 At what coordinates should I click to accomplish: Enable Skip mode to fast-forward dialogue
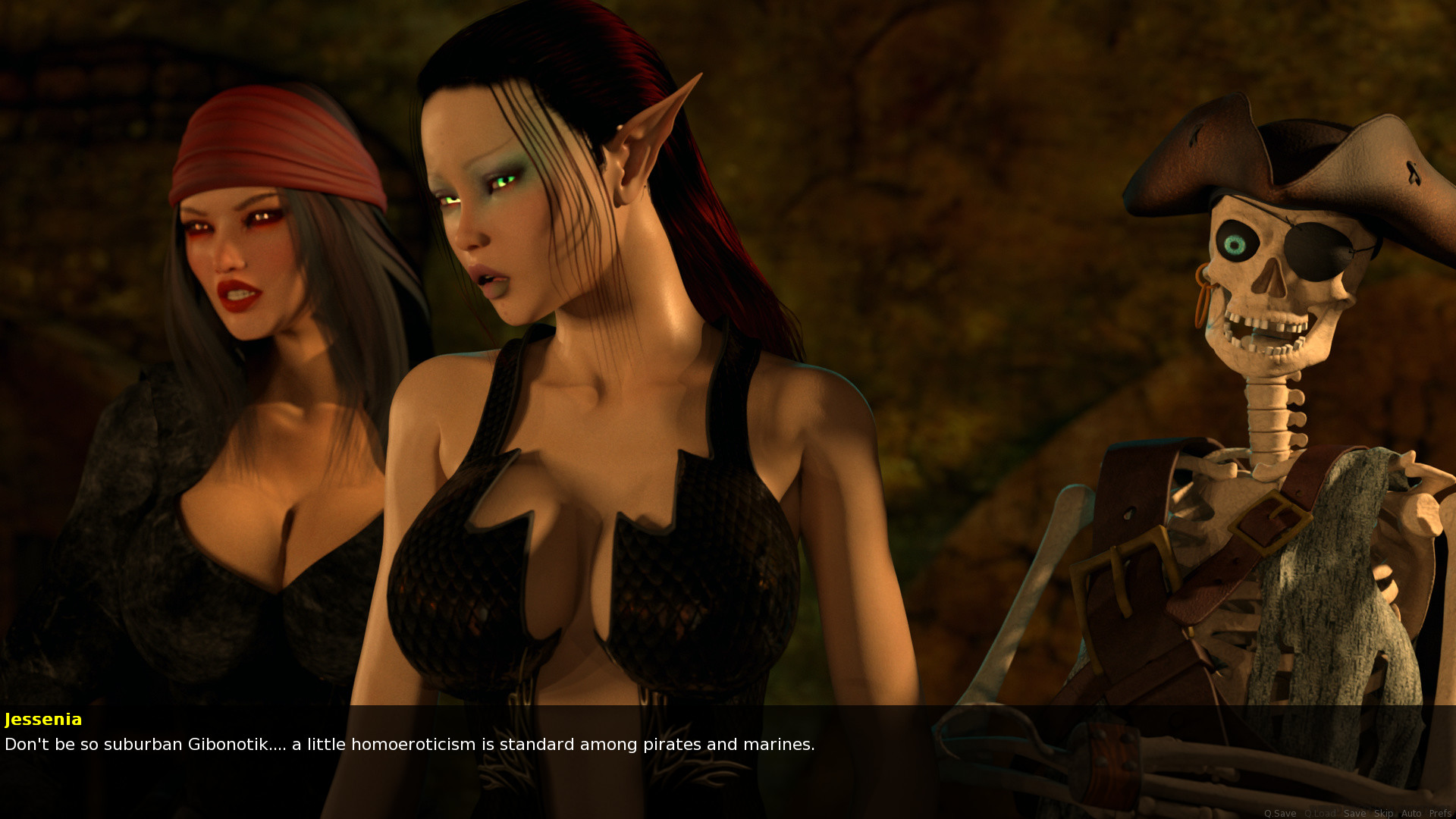click(x=1384, y=813)
